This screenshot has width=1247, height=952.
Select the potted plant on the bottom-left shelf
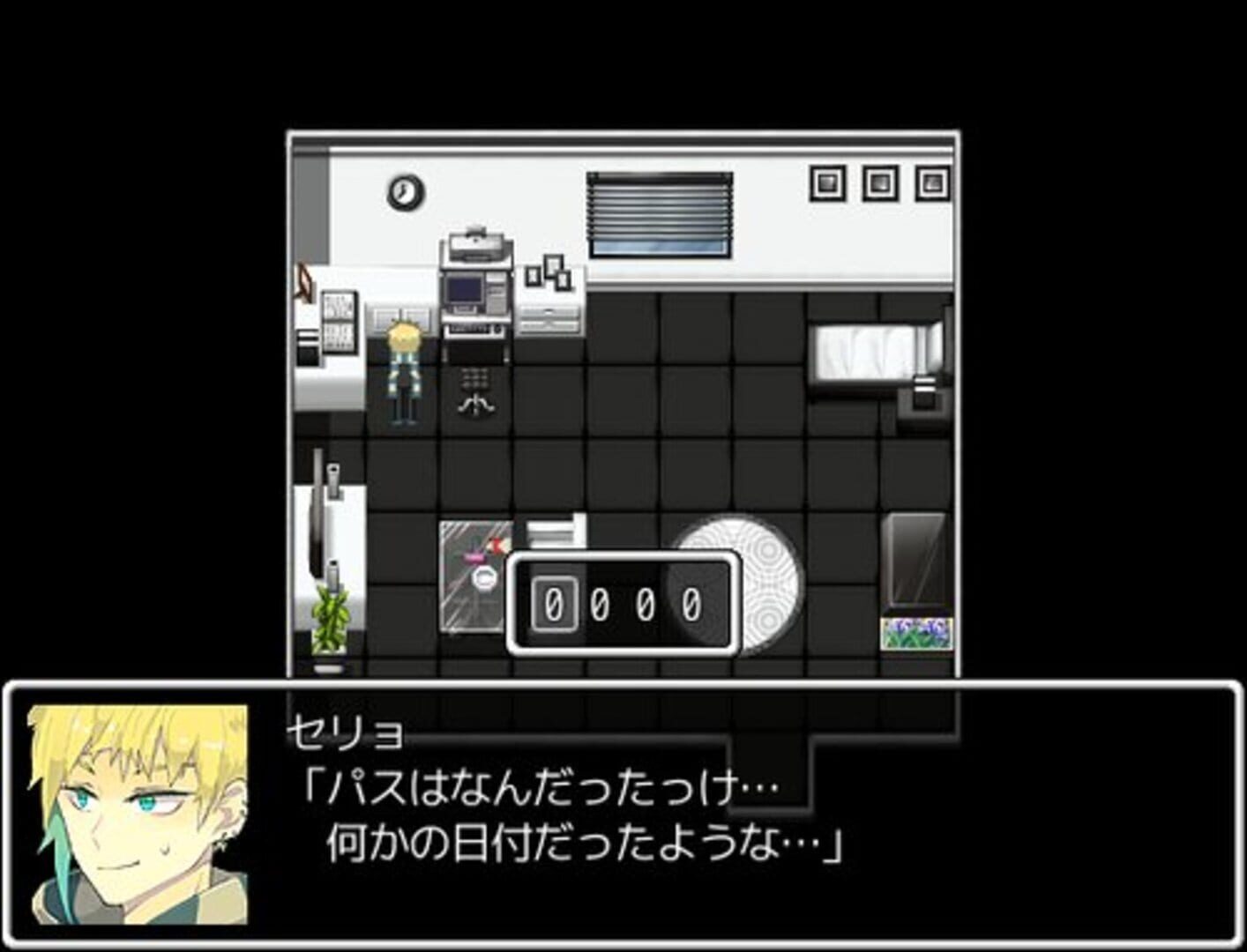pos(331,617)
